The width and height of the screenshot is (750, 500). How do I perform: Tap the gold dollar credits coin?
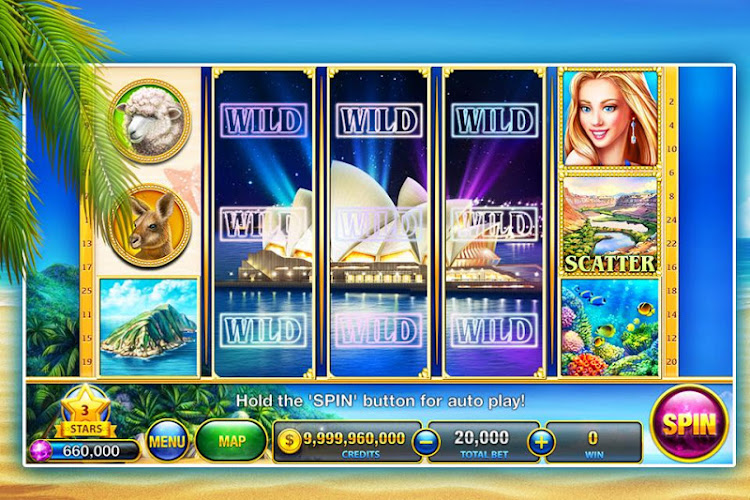[x=290, y=439]
